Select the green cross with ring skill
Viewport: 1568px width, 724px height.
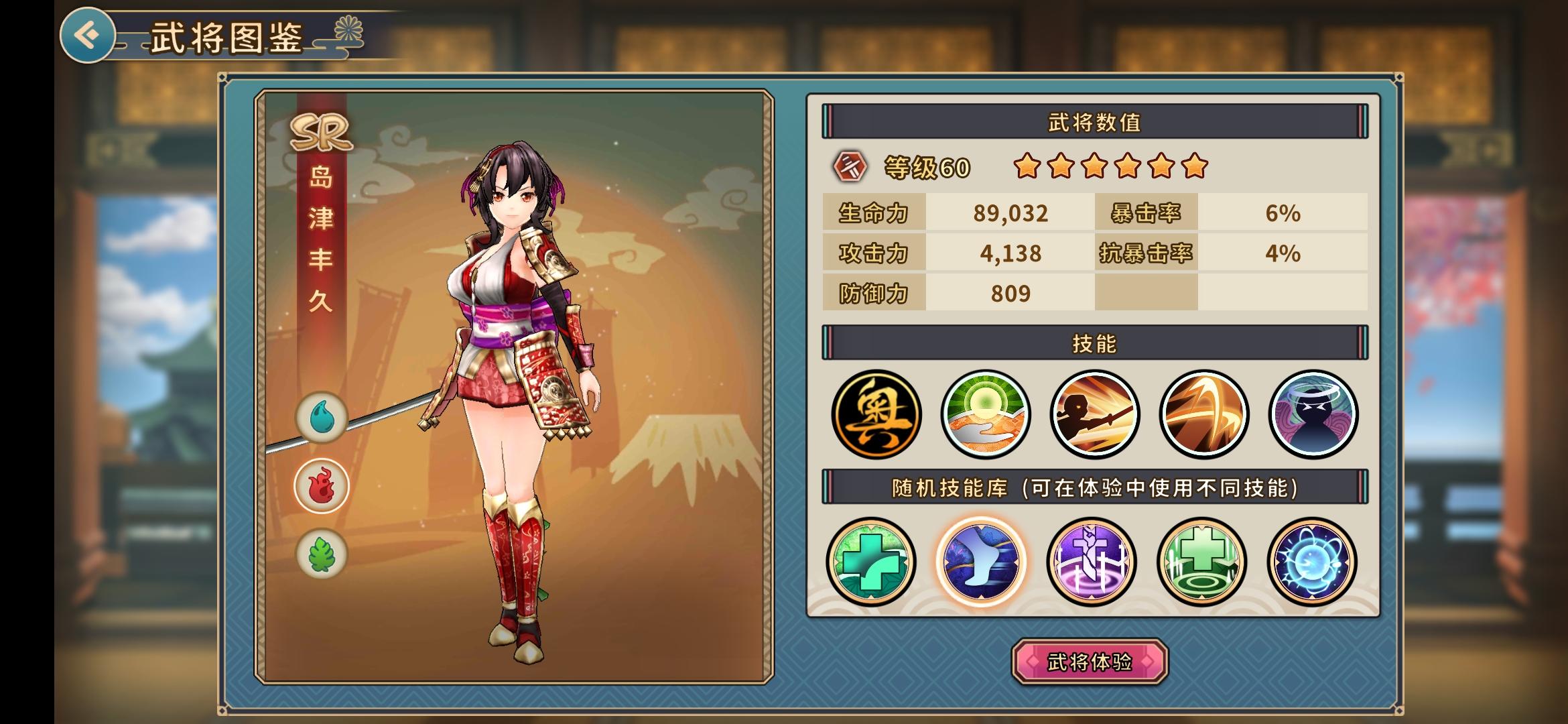click(x=1201, y=562)
